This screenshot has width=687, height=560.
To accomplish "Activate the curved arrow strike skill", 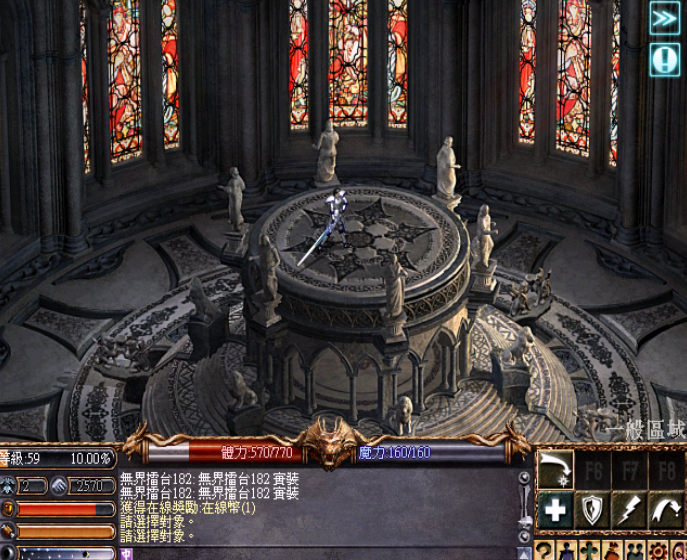I will pos(556,470).
